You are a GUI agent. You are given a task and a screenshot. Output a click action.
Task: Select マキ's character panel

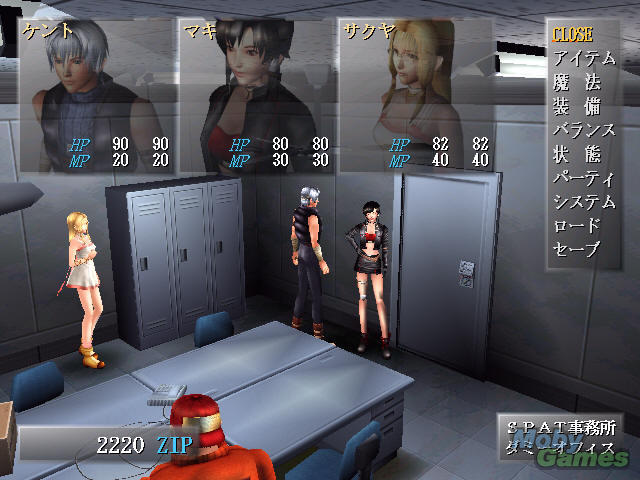pyautogui.click(x=256, y=96)
